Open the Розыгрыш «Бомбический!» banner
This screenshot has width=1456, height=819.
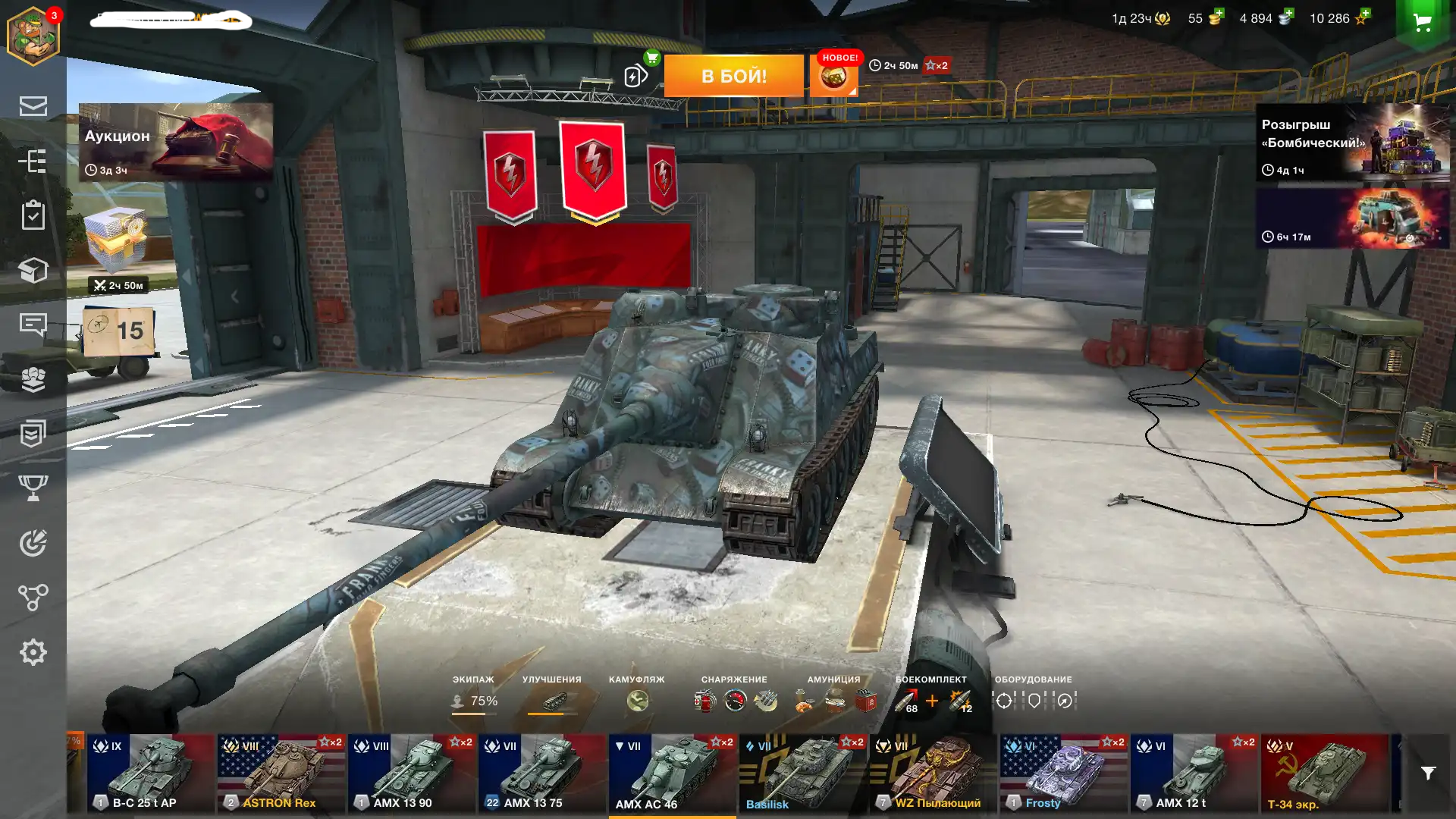[x=1352, y=142]
